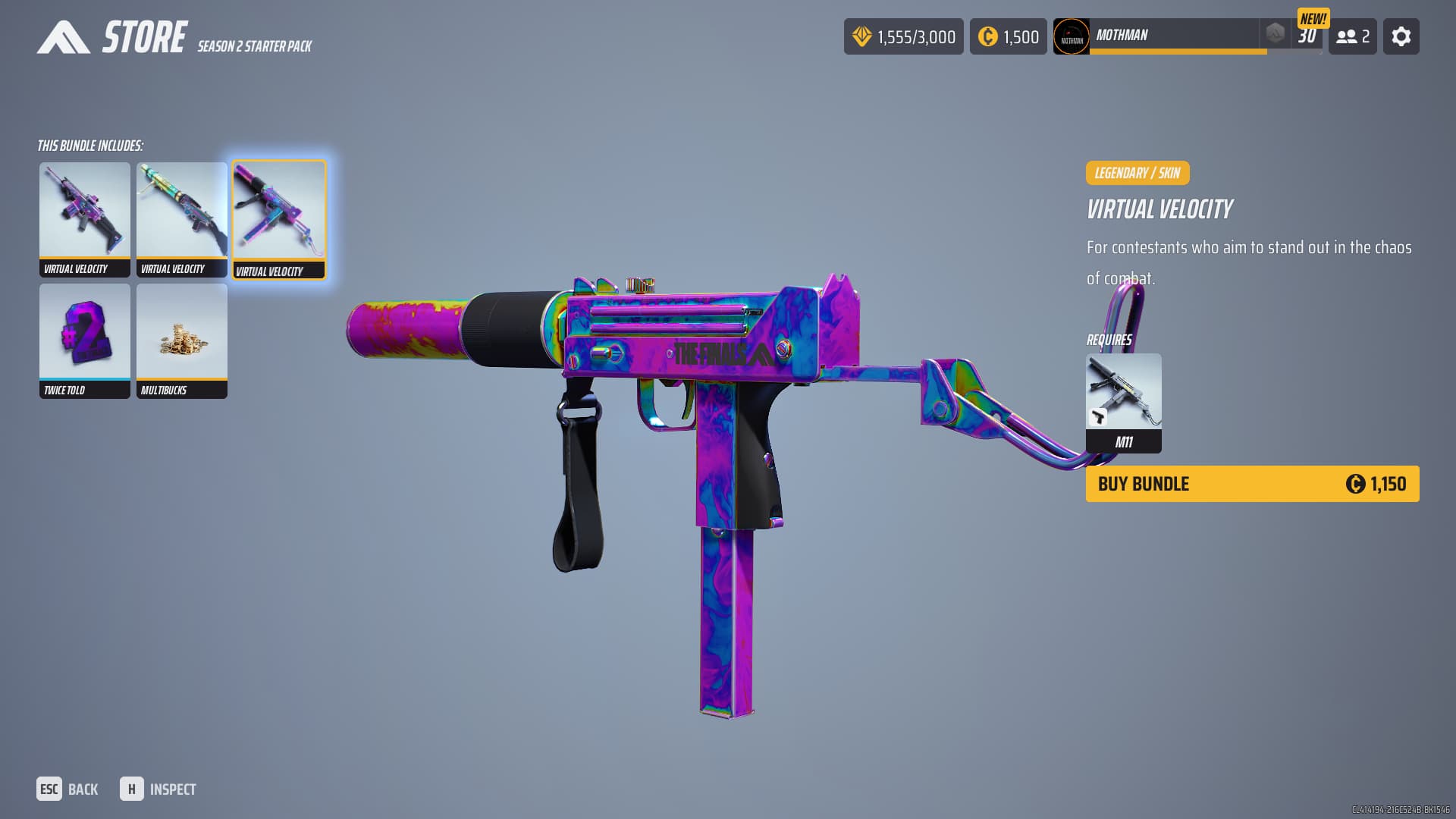Open the required M11 weapon tile
This screenshot has height=819, width=1456.
[x=1123, y=403]
